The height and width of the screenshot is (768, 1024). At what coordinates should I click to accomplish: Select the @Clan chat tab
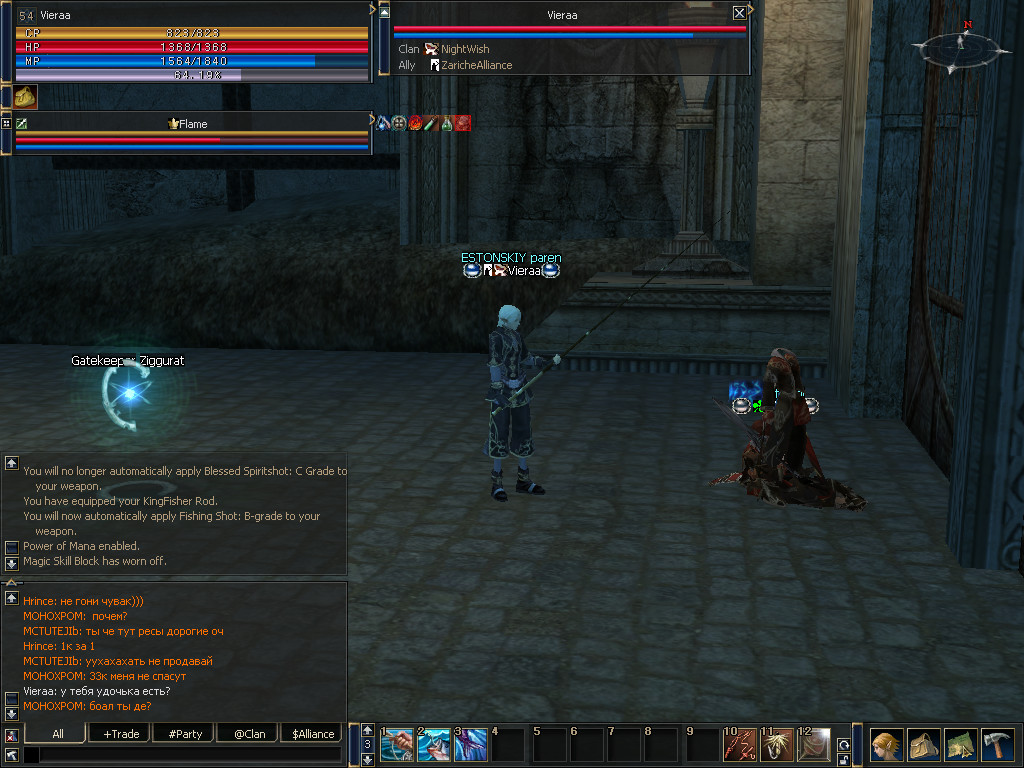pos(249,733)
